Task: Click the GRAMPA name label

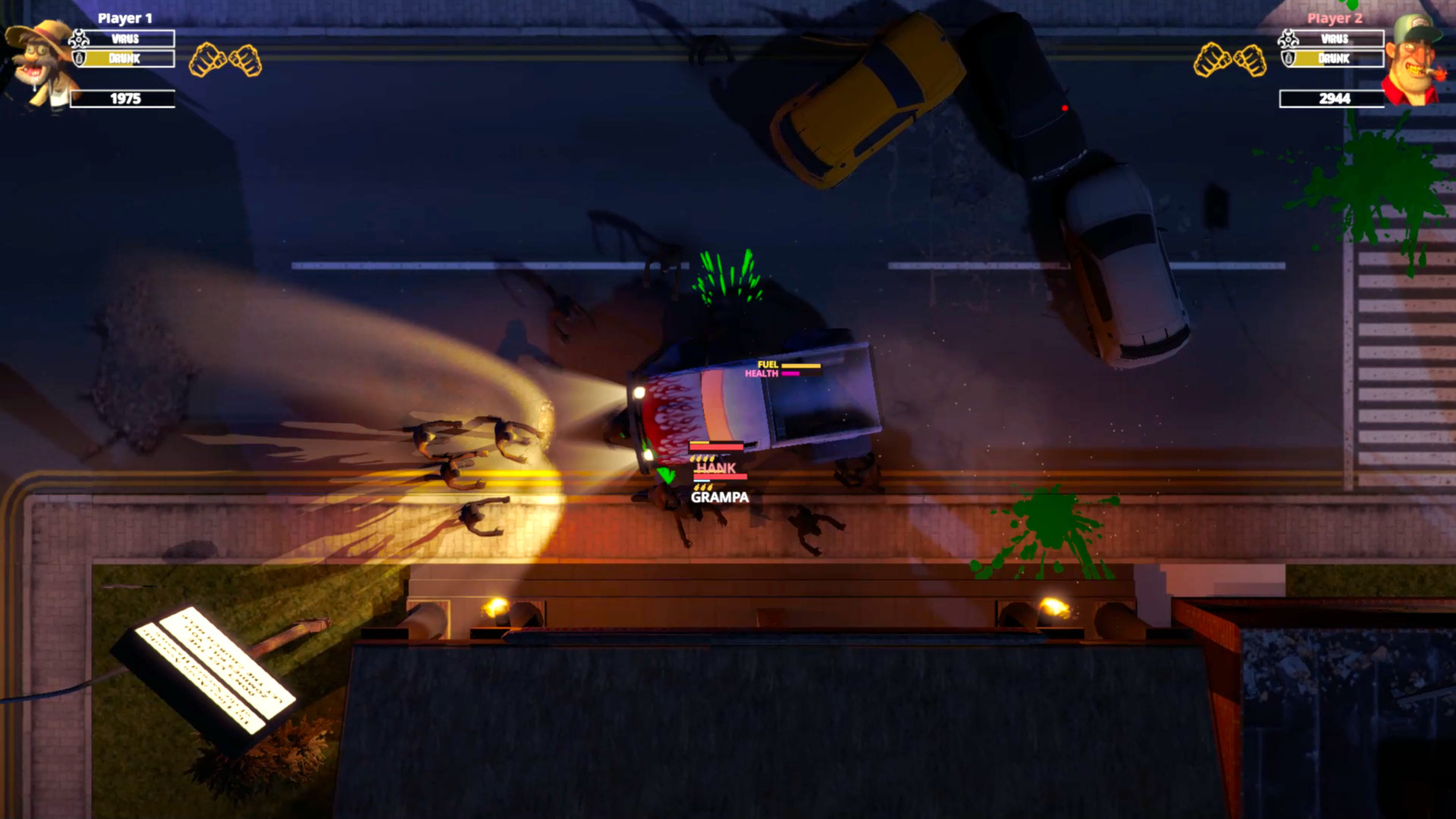Action: click(x=719, y=497)
